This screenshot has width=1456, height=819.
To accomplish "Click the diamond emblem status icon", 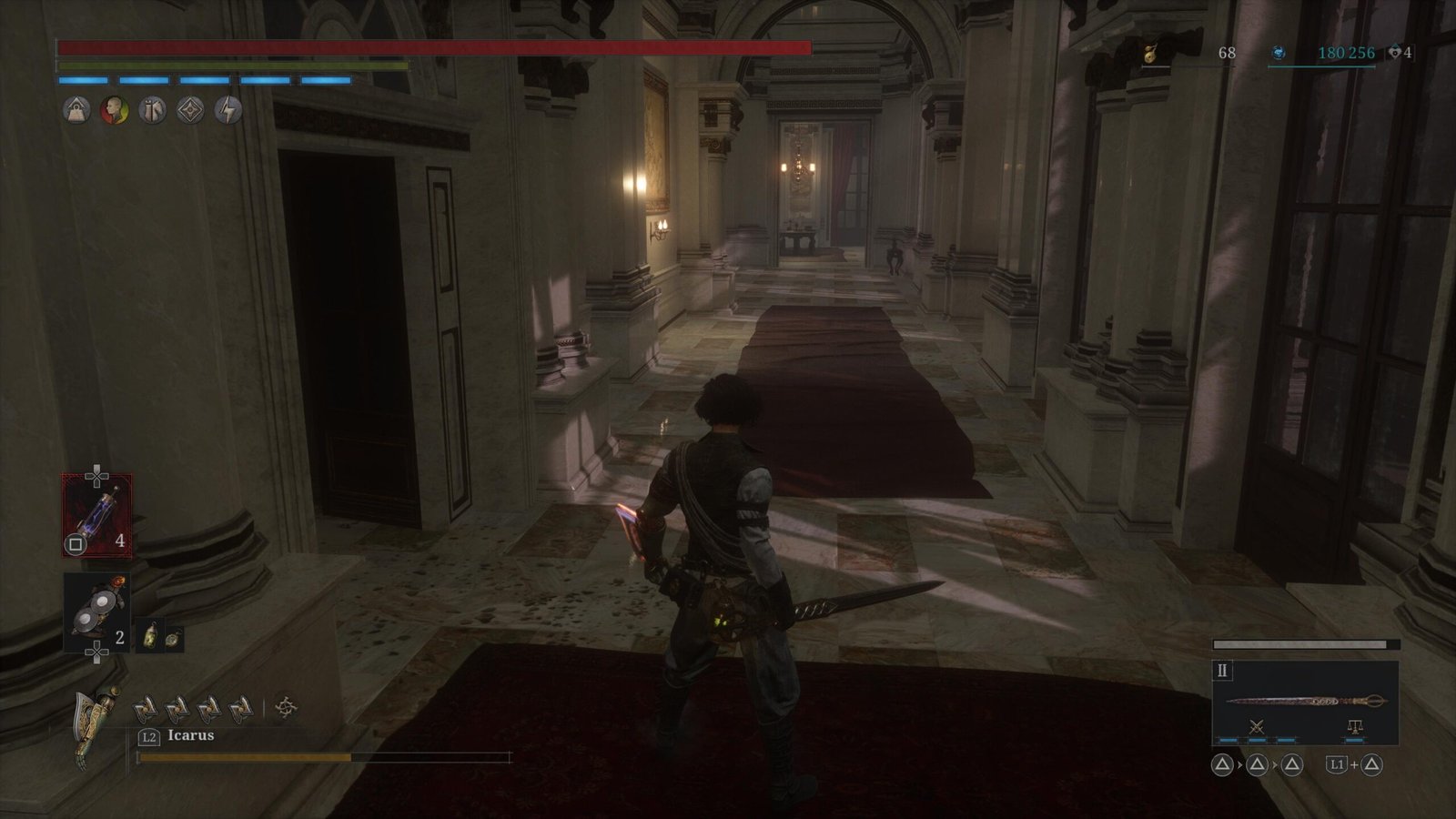I will click(190, 111).
